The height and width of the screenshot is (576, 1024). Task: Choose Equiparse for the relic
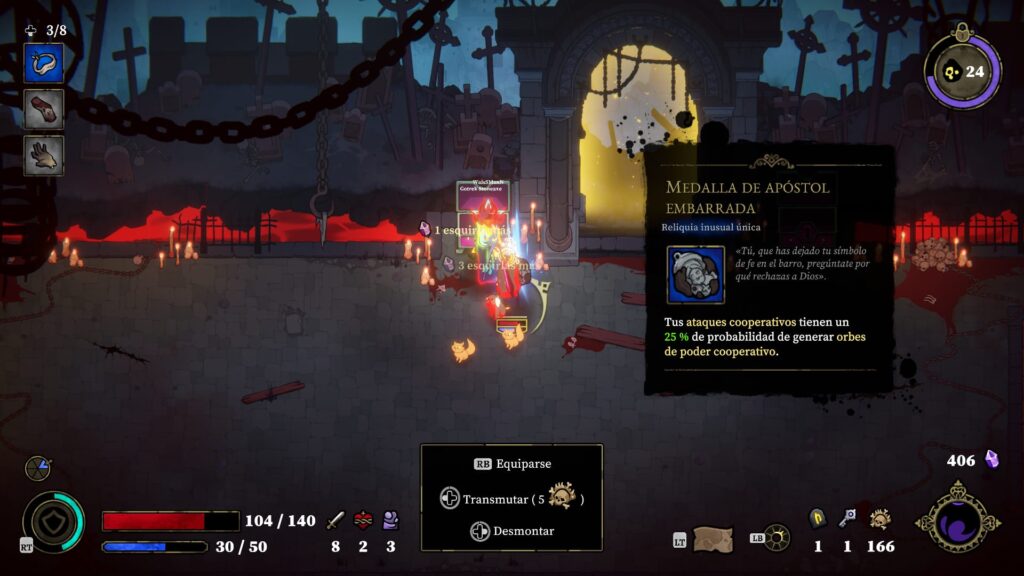(x=512, y=464)
